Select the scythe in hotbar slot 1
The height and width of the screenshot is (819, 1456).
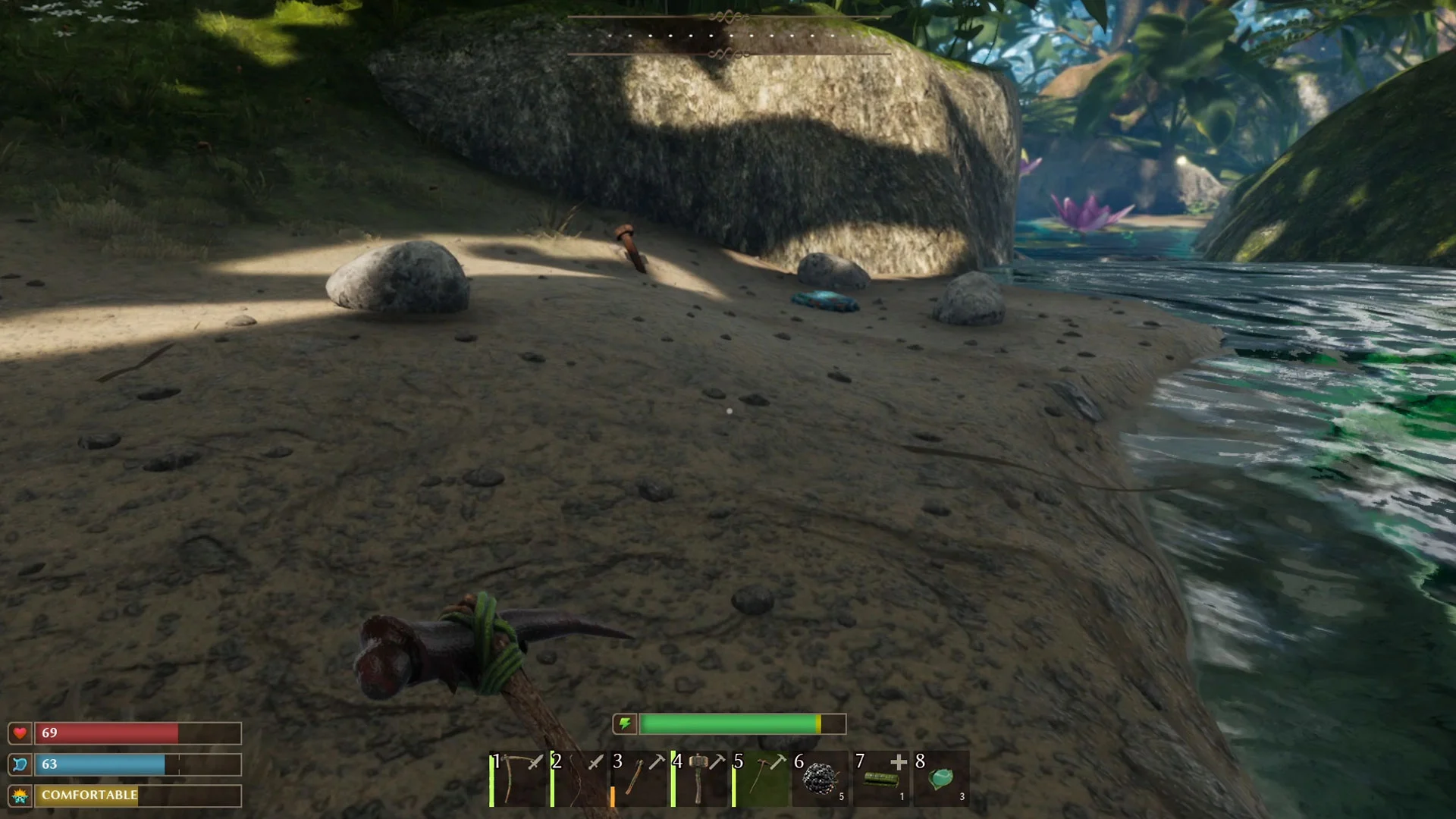[x=517, y=779]
